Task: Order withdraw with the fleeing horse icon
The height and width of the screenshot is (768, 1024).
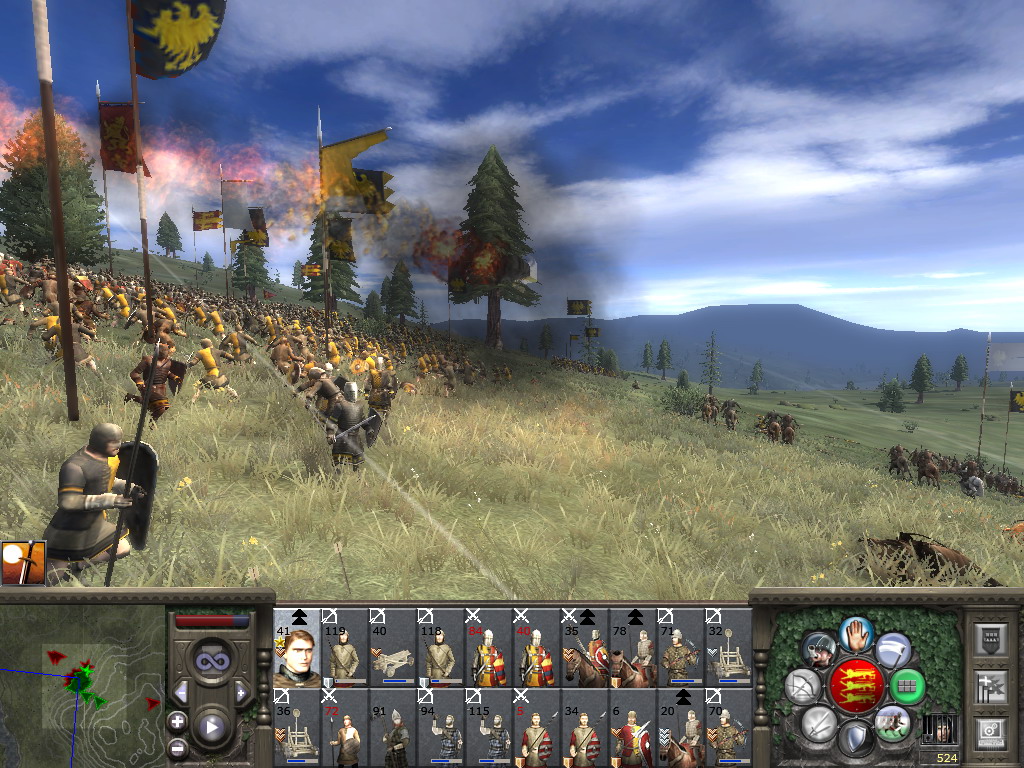Action: 893,722
